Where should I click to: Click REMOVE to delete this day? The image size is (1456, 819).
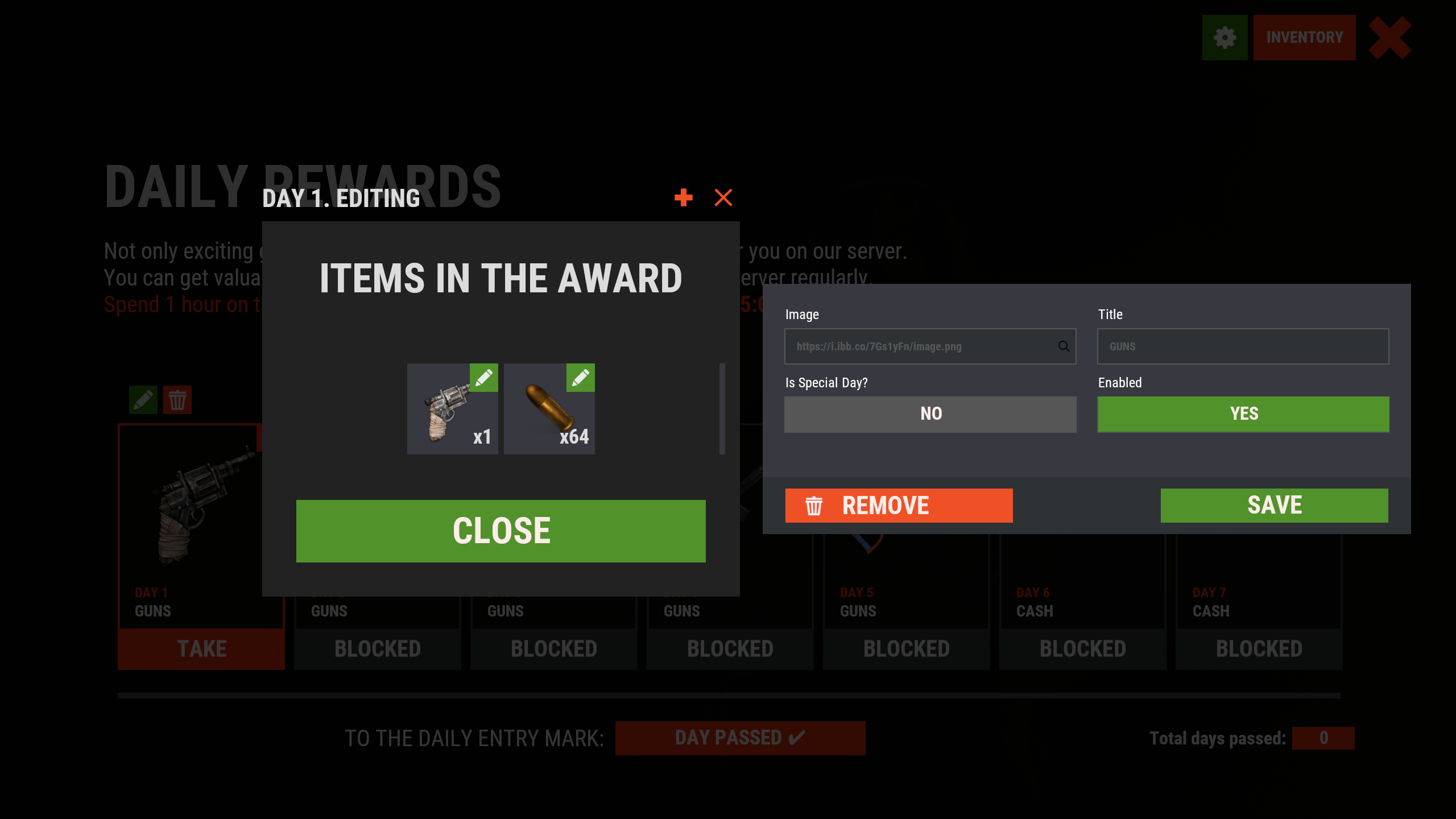[x=899, y=505]
